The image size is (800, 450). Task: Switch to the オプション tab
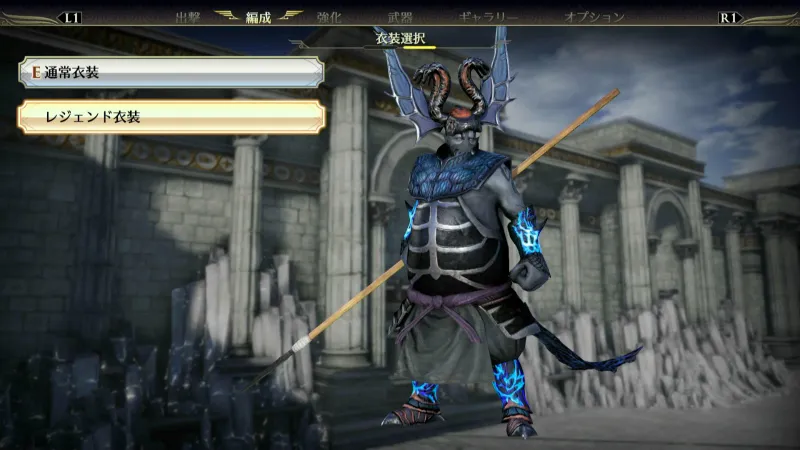click(594, 17)
